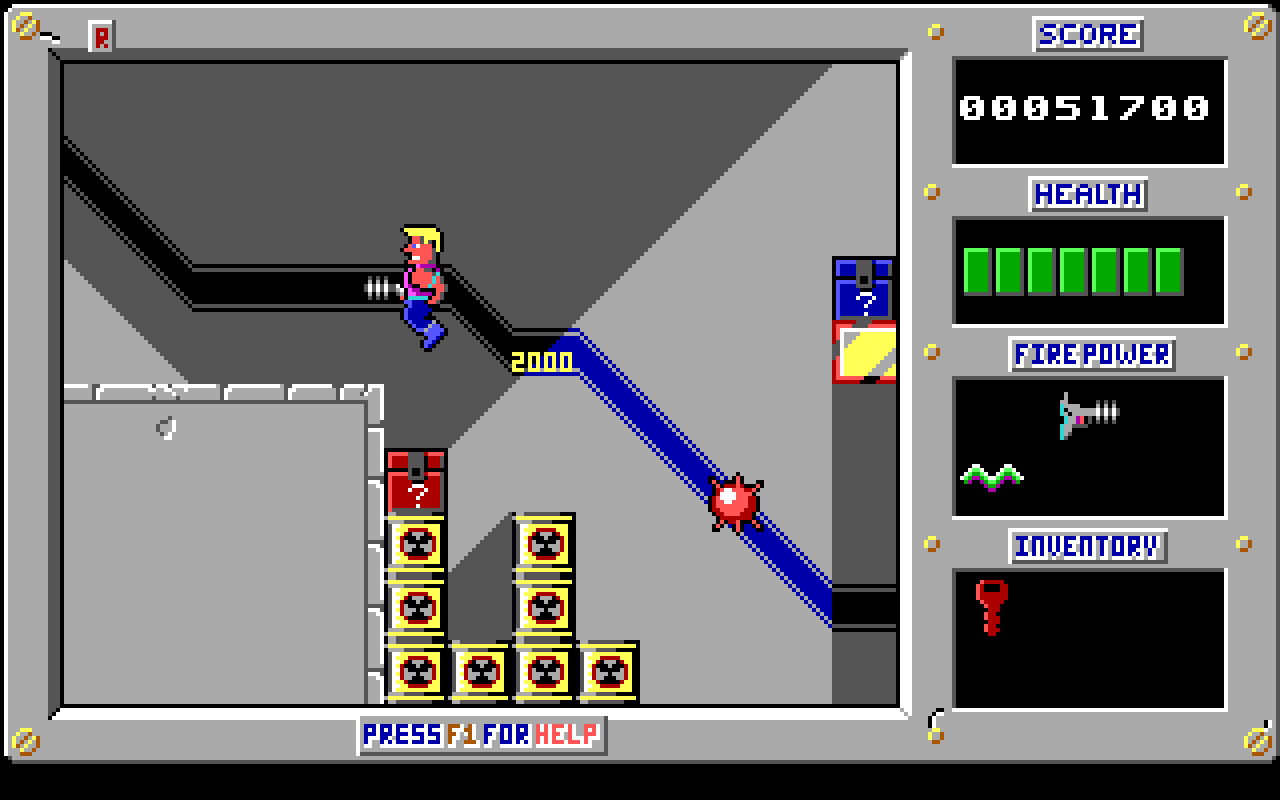The image size is (1280, 800).
Task: Select the HEALTH panel label
Action: pos(1087,194)
